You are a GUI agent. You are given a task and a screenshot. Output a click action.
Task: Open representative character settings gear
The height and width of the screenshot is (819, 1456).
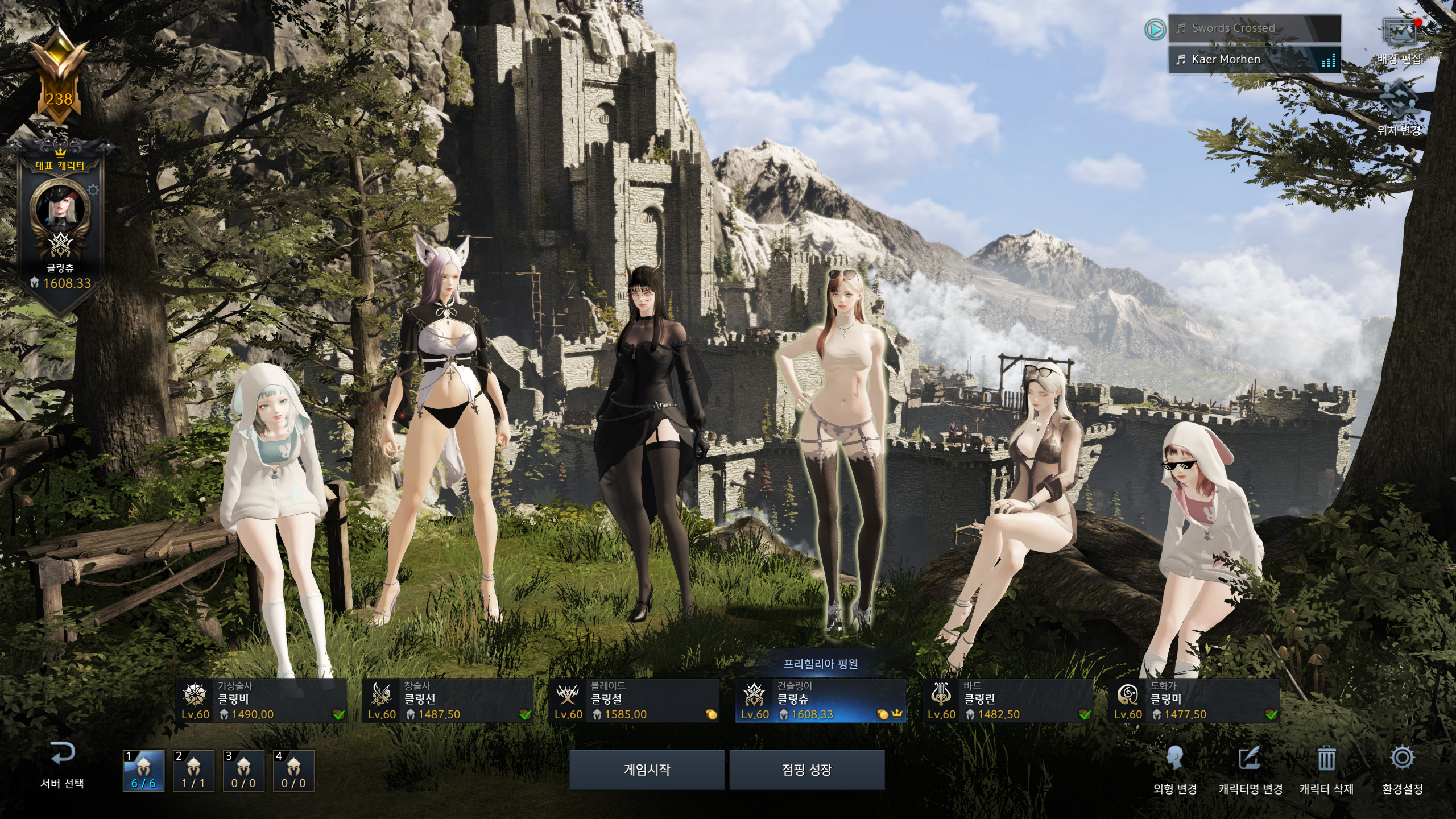[93, 190]
